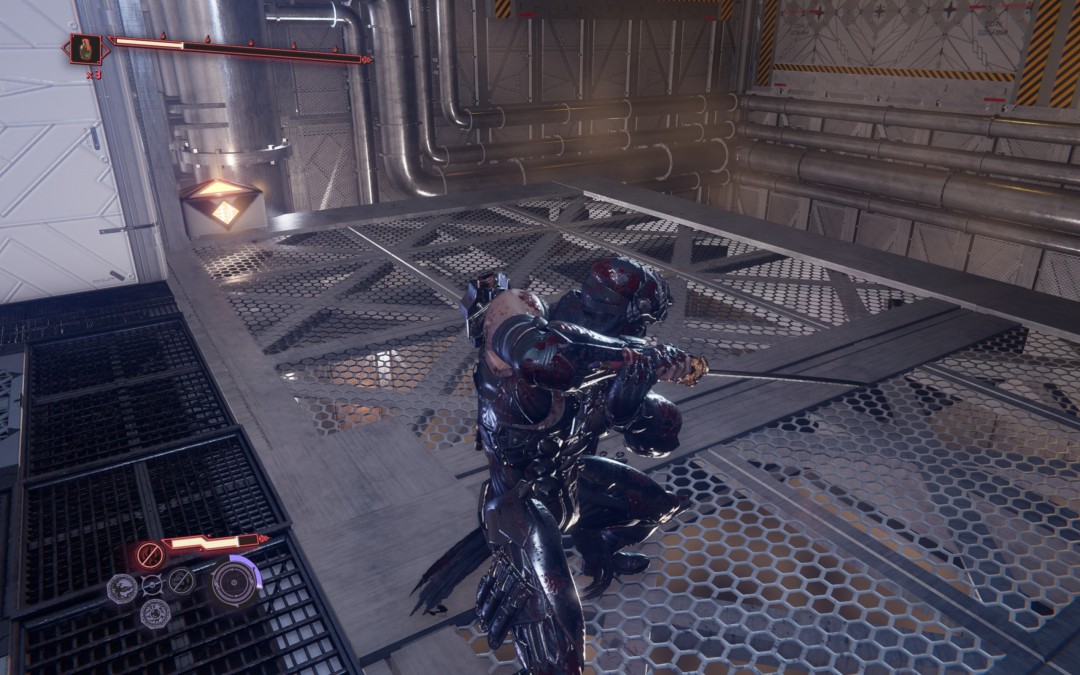Click the phoenix emblem octagon icon

122,588
